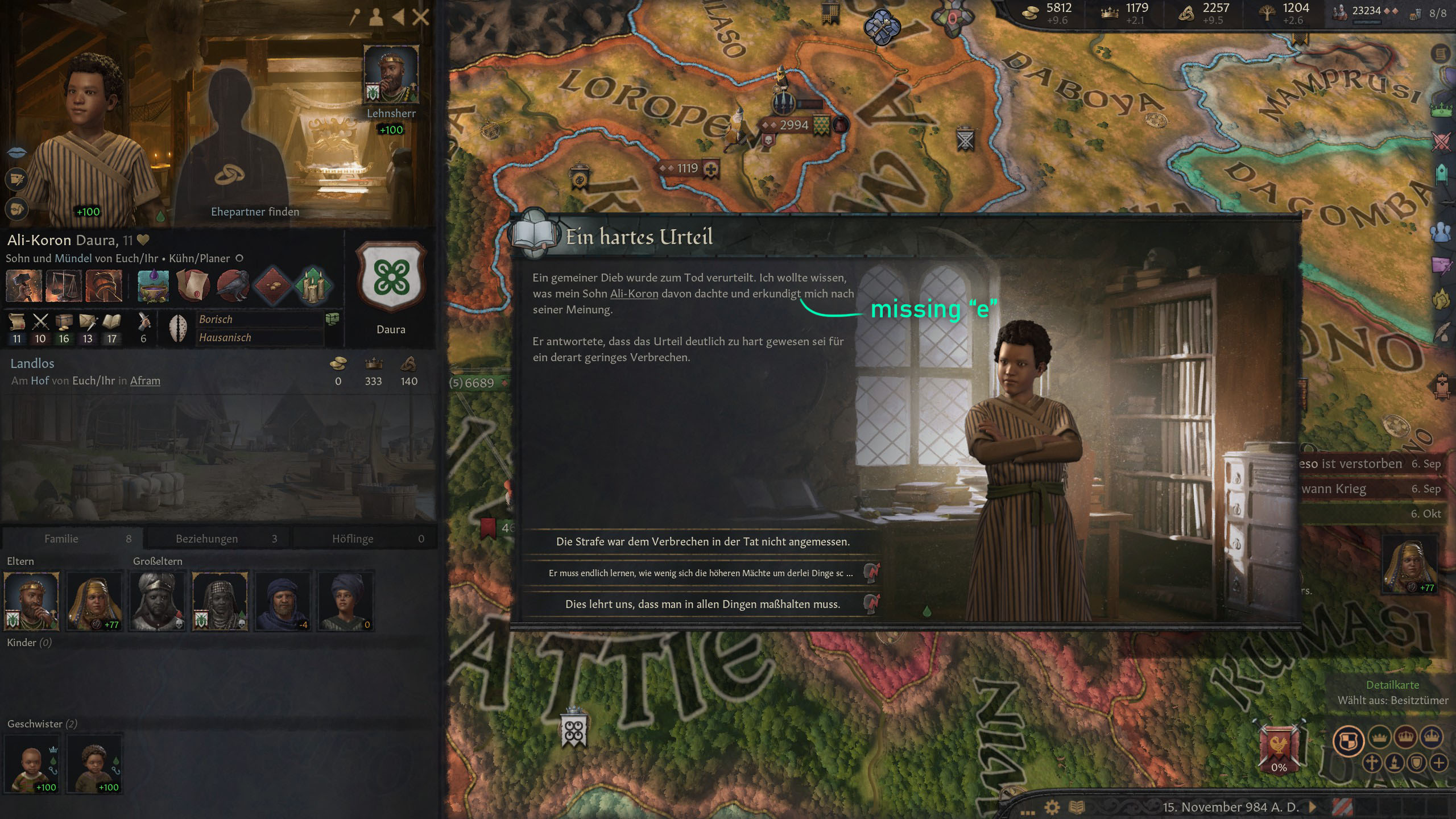1456x819 pixels.
Task: Open the realms map lens with the crown icon
Action: pos(1441,109)
